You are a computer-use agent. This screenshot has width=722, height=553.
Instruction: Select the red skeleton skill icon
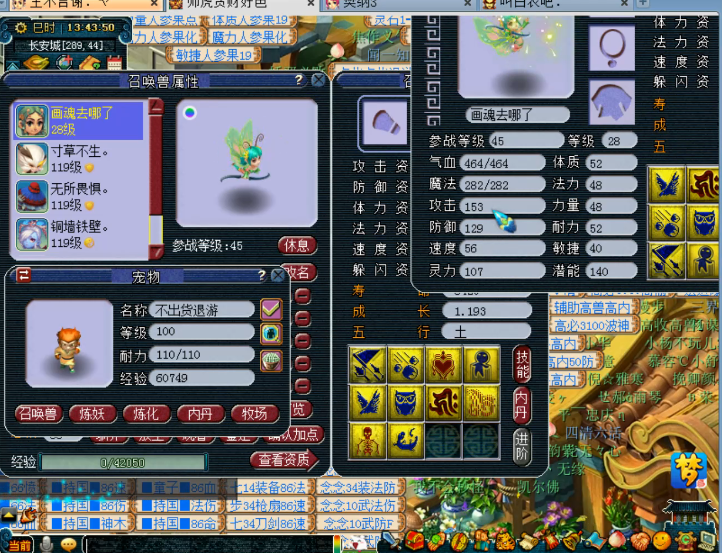pos(368,440)
